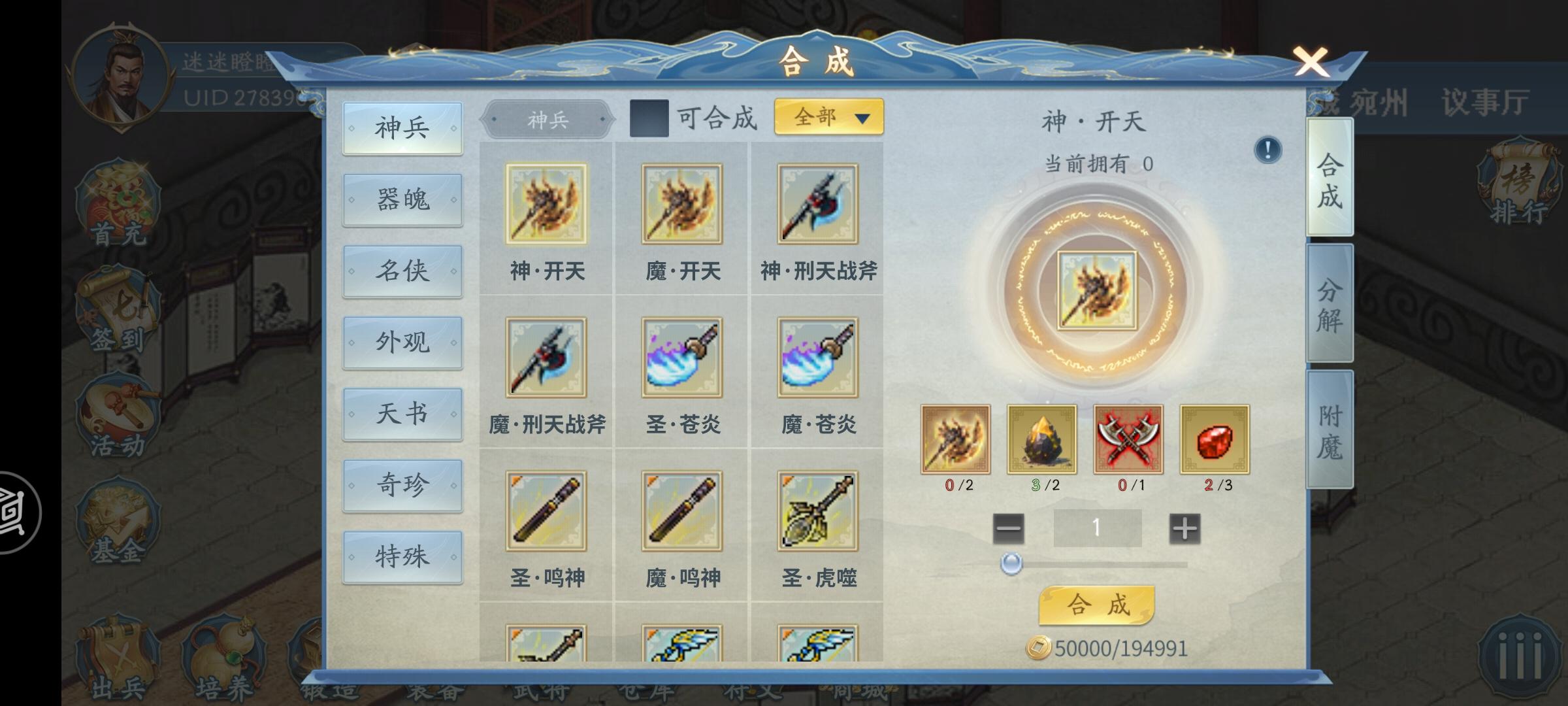The width and height of the screenshot is (1568, 706).
Task: Click the plus stepper to increase quantity
Action: 1183,527
